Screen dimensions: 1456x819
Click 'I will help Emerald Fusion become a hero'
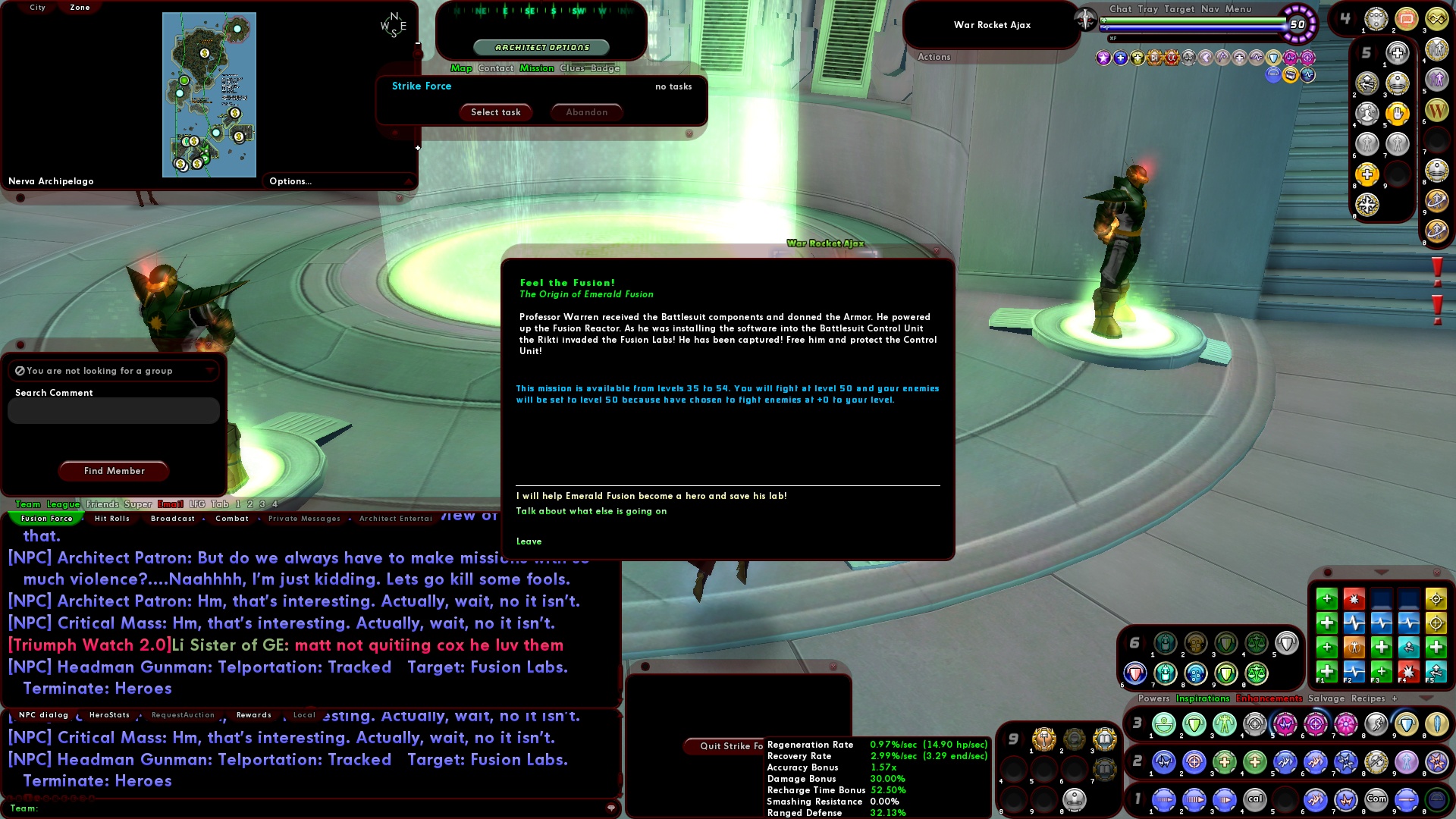[x=652, y=495]
